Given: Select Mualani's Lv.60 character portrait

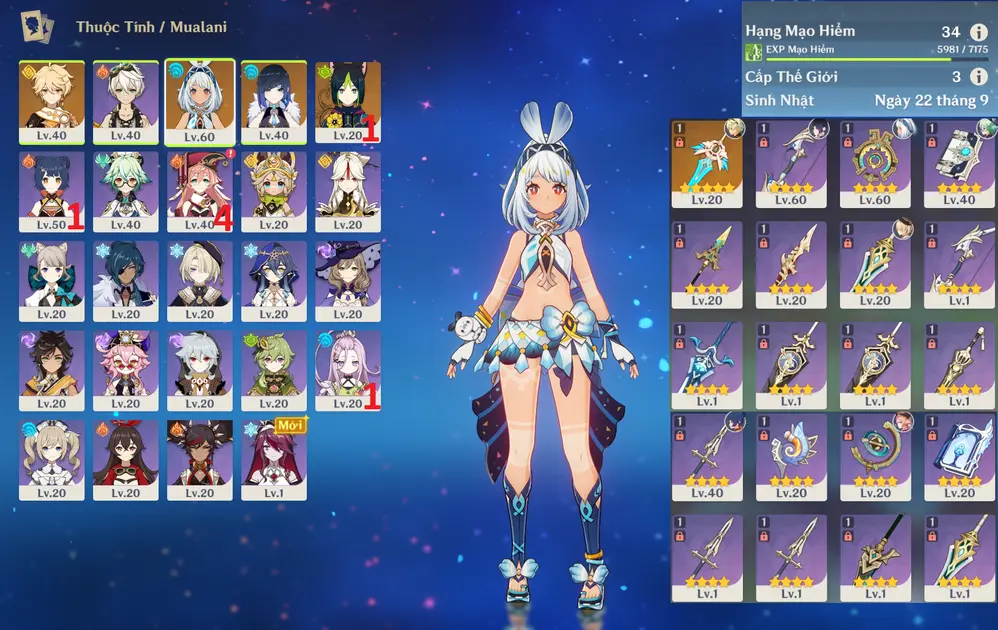Looking at the screenshot, I should (x=200, y=100).
